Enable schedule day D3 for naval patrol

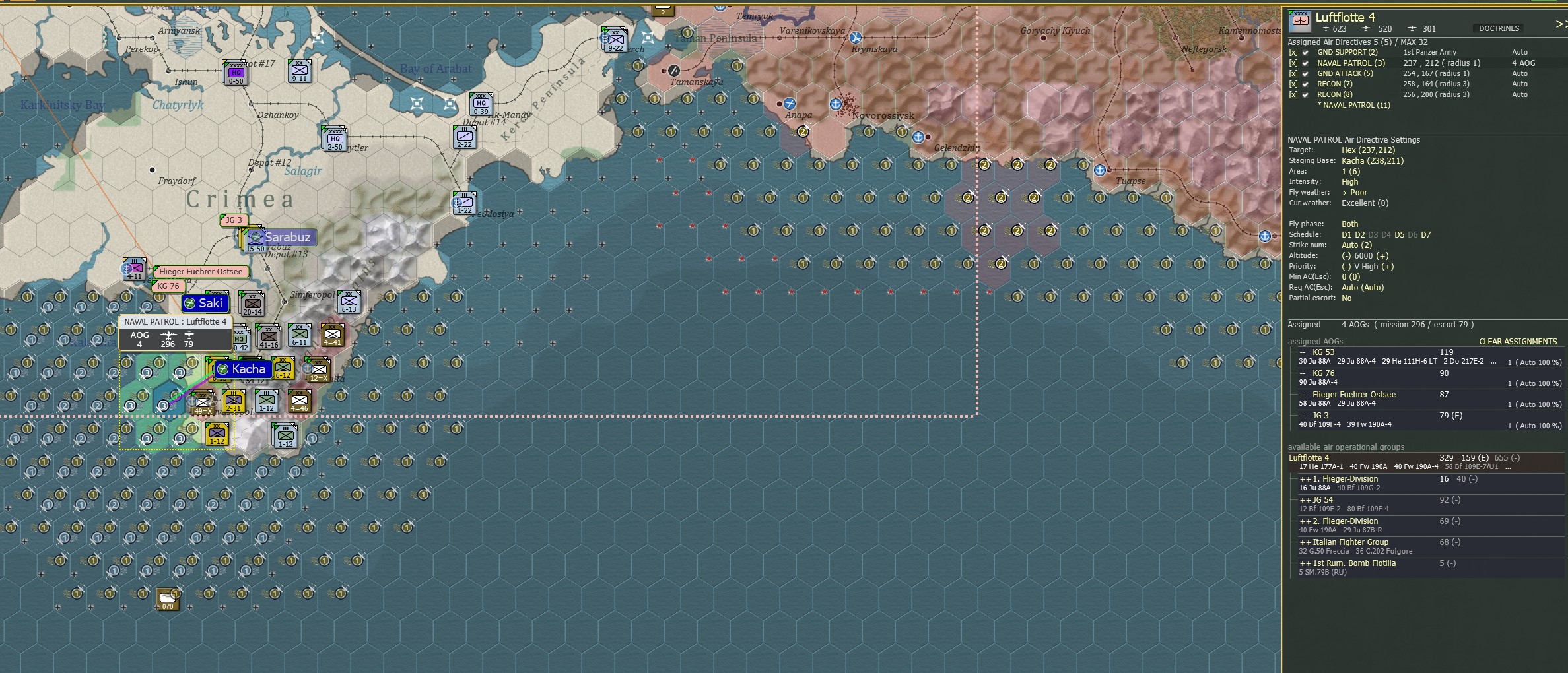(x=1373, y=235)
